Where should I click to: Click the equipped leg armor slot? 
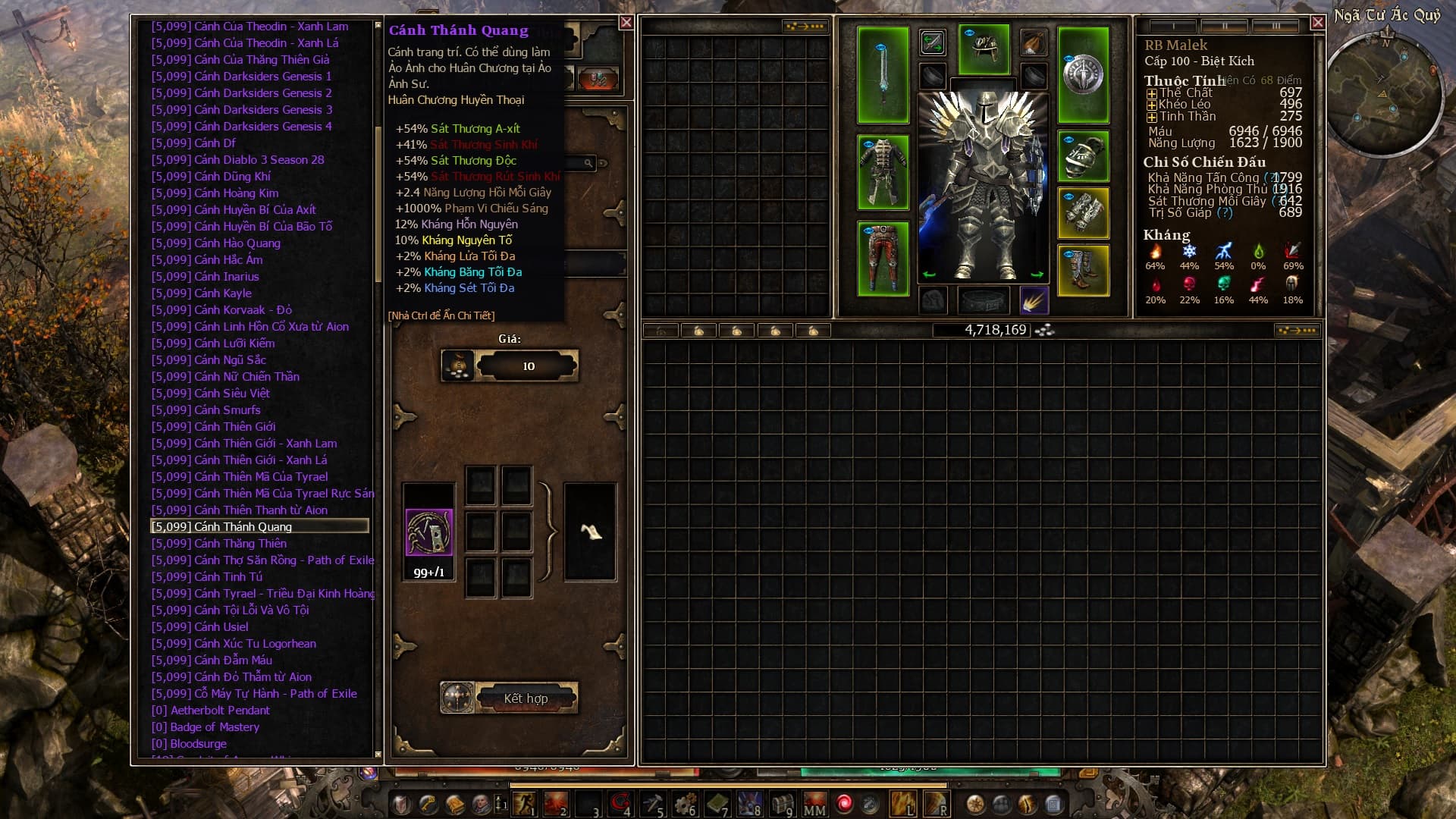click(883, 259)
